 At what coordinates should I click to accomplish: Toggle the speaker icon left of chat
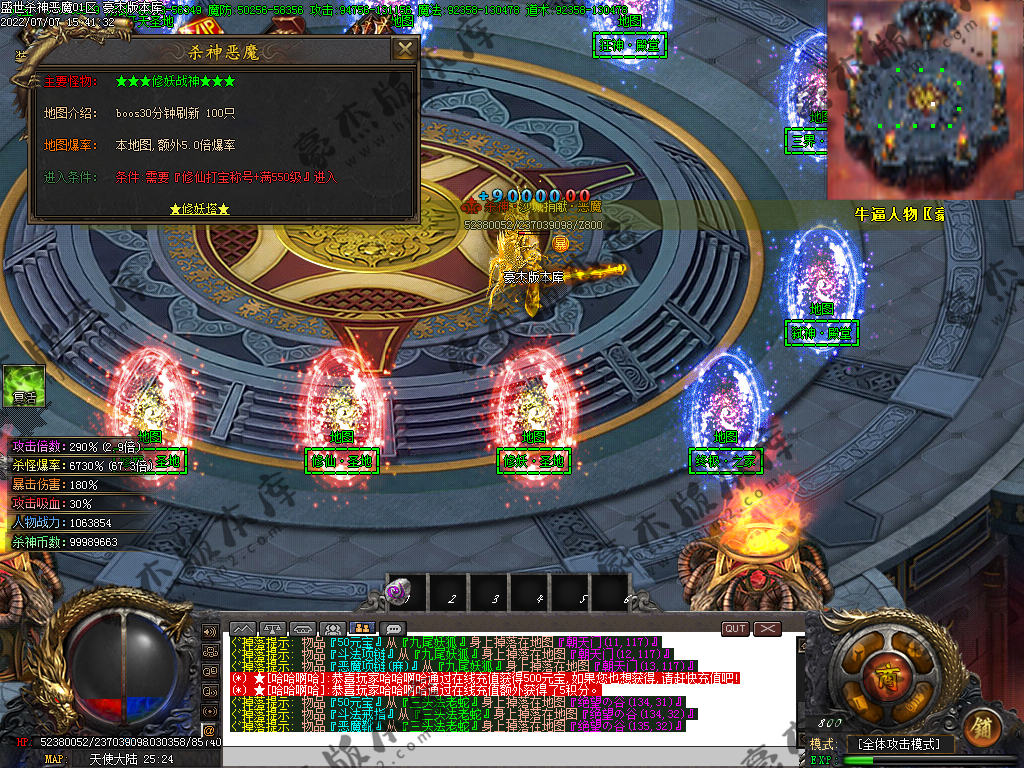pos(210,632)
